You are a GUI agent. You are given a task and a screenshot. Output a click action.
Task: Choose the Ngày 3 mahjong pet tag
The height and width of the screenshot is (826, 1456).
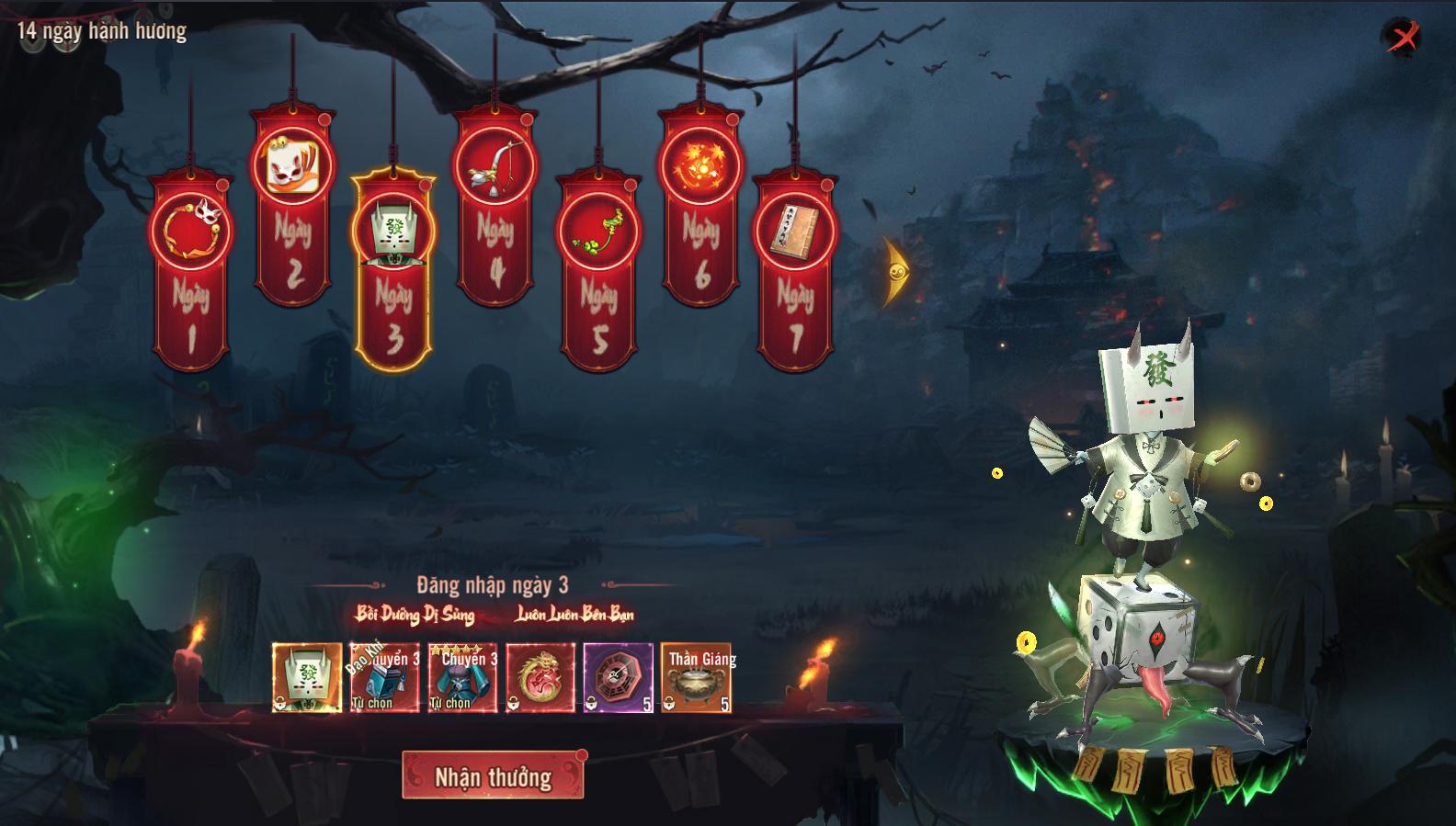pos(393,274)
